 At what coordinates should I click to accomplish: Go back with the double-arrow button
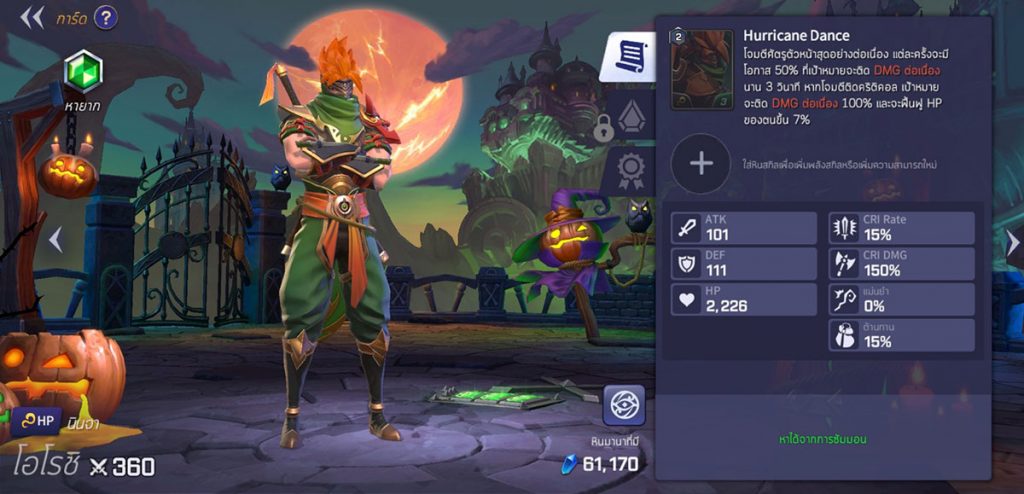[32, 17]
